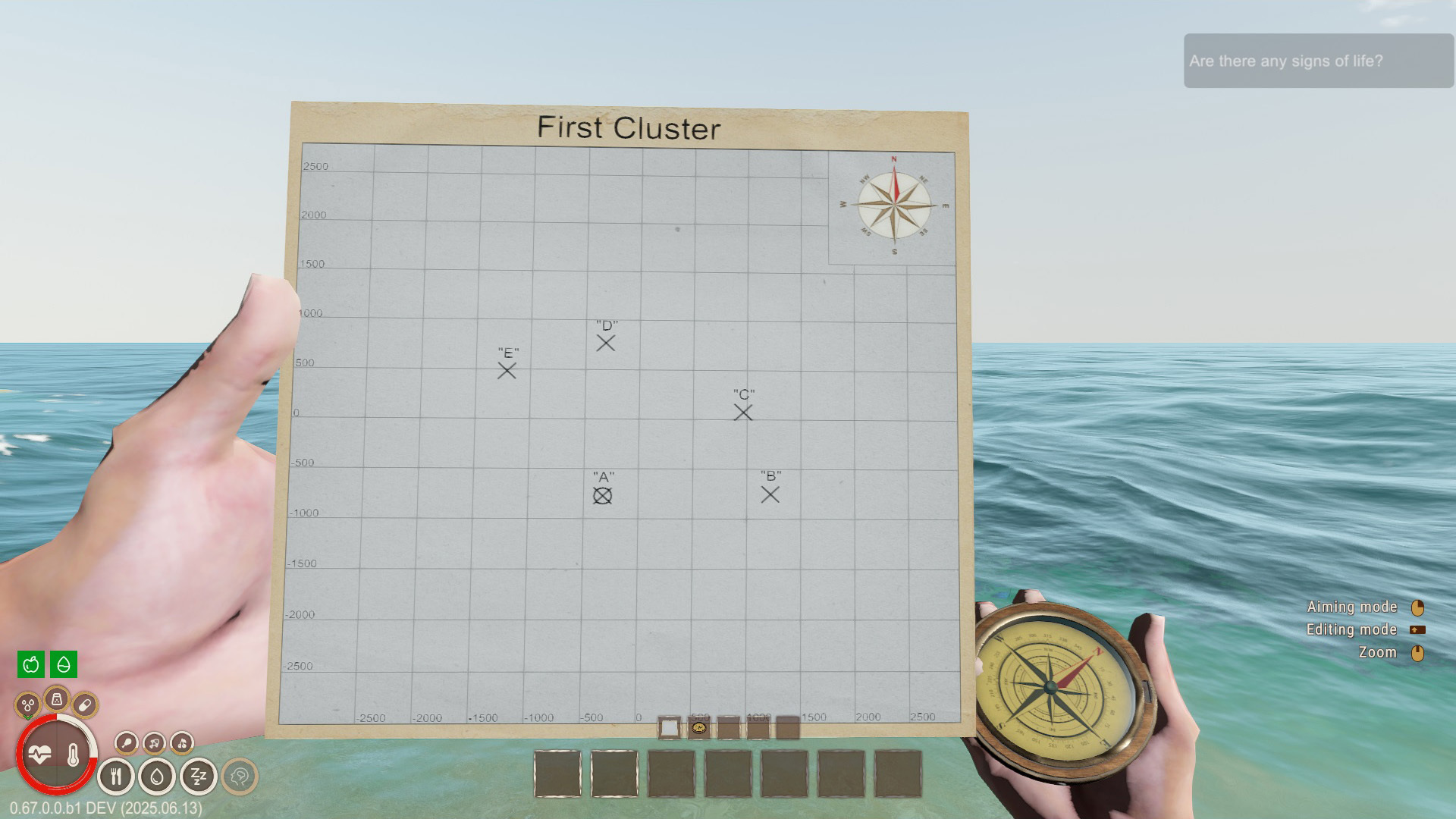Click the Zzz sleep status icon
The width and height of the screenshot is (1456, 819).
point(198,775)
